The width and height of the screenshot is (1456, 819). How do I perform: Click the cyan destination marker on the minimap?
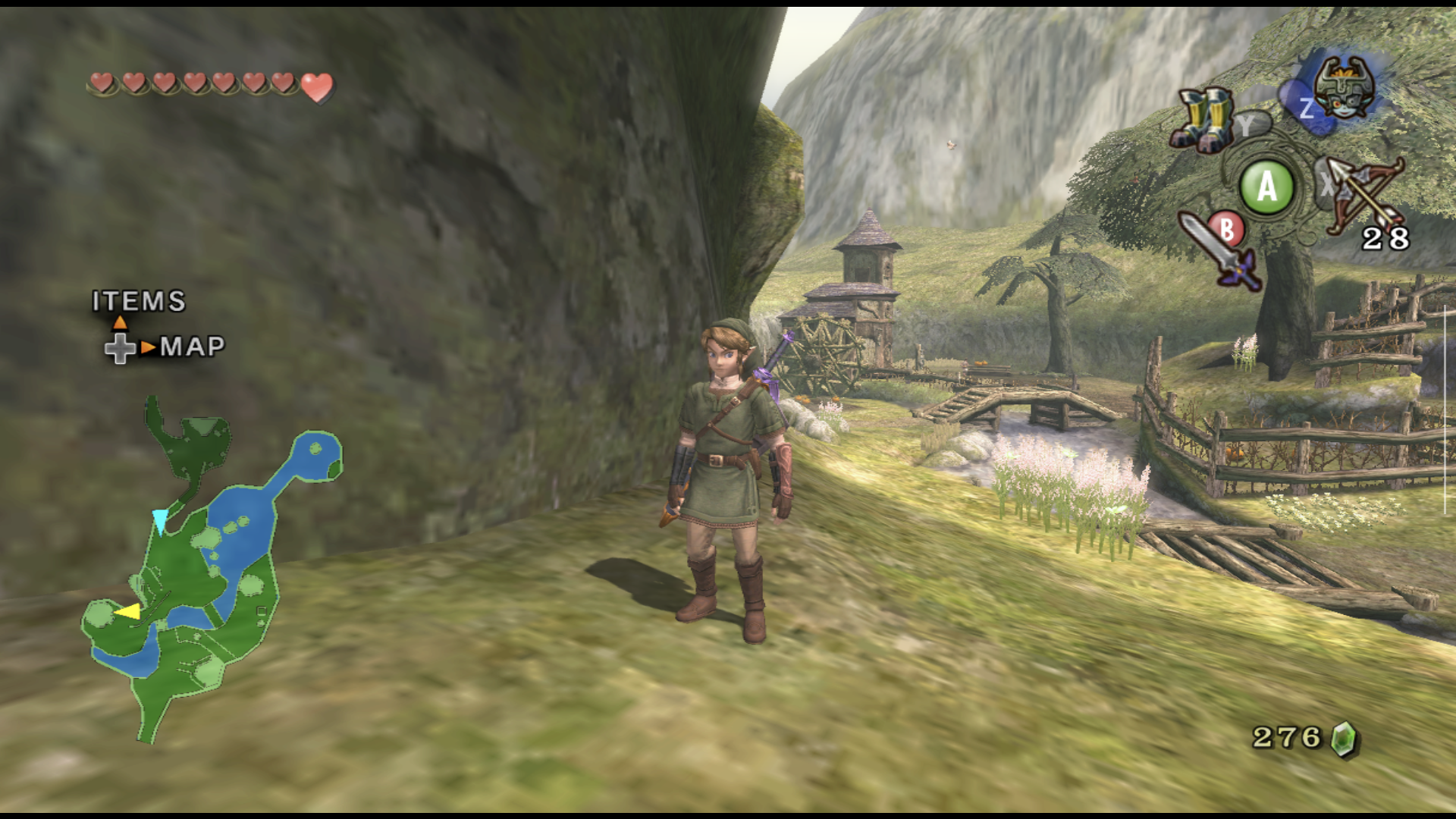[162, 518]
